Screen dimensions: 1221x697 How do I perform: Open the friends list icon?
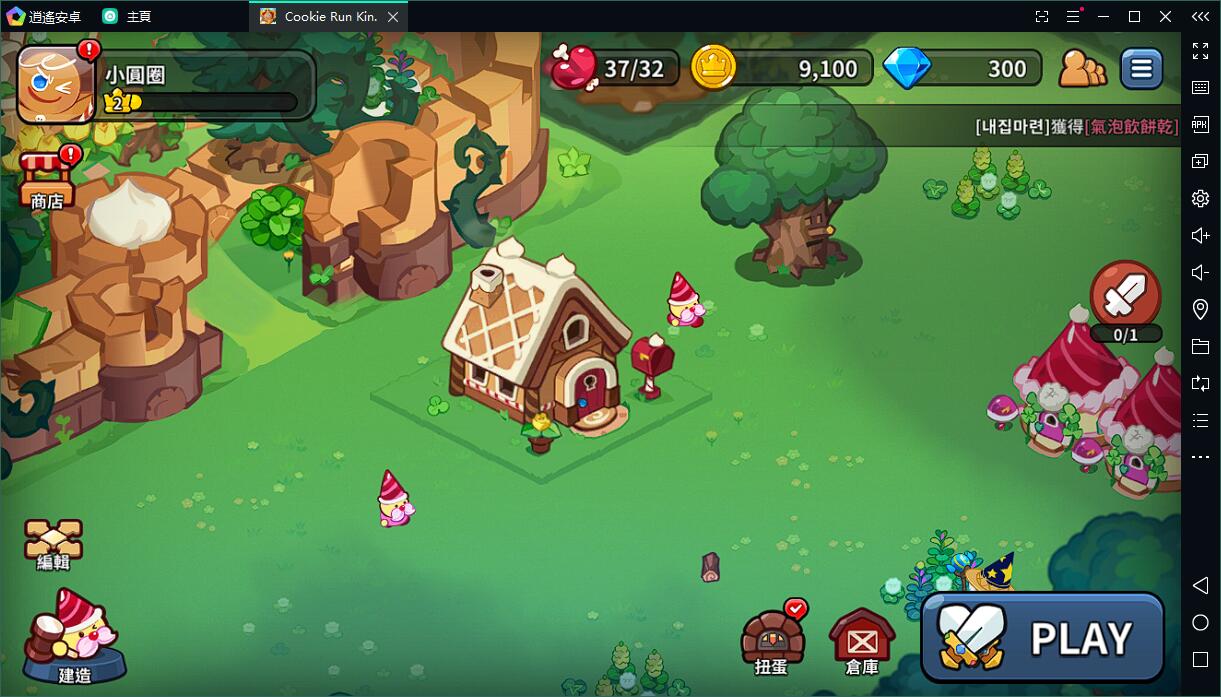[x=1082, y=69]
